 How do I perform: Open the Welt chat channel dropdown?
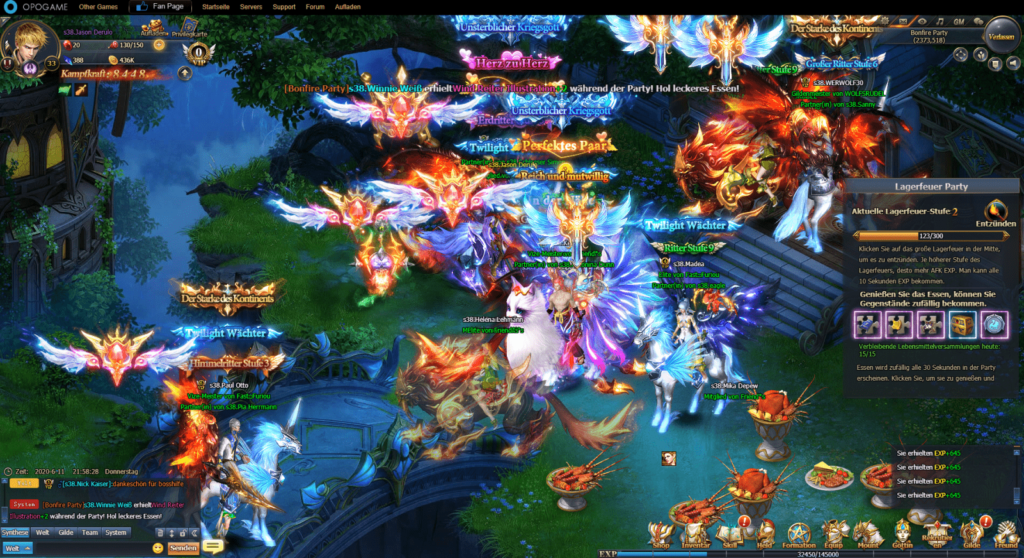click(17, 548)
